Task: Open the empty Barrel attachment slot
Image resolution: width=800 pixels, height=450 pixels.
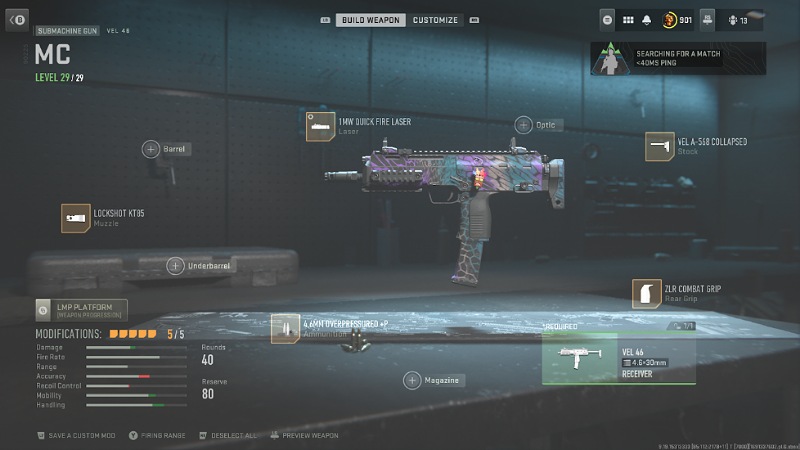Action: pos(152,149)
